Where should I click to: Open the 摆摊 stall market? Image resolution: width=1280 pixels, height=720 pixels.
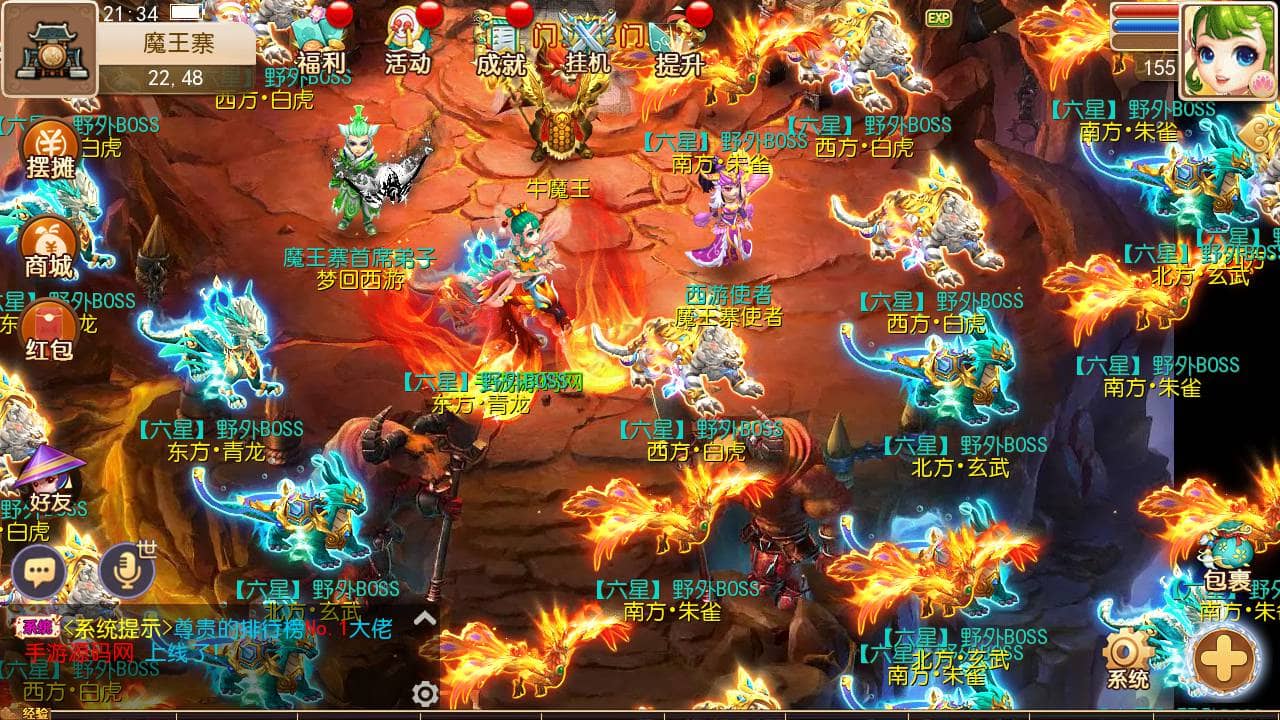(50, 151)
